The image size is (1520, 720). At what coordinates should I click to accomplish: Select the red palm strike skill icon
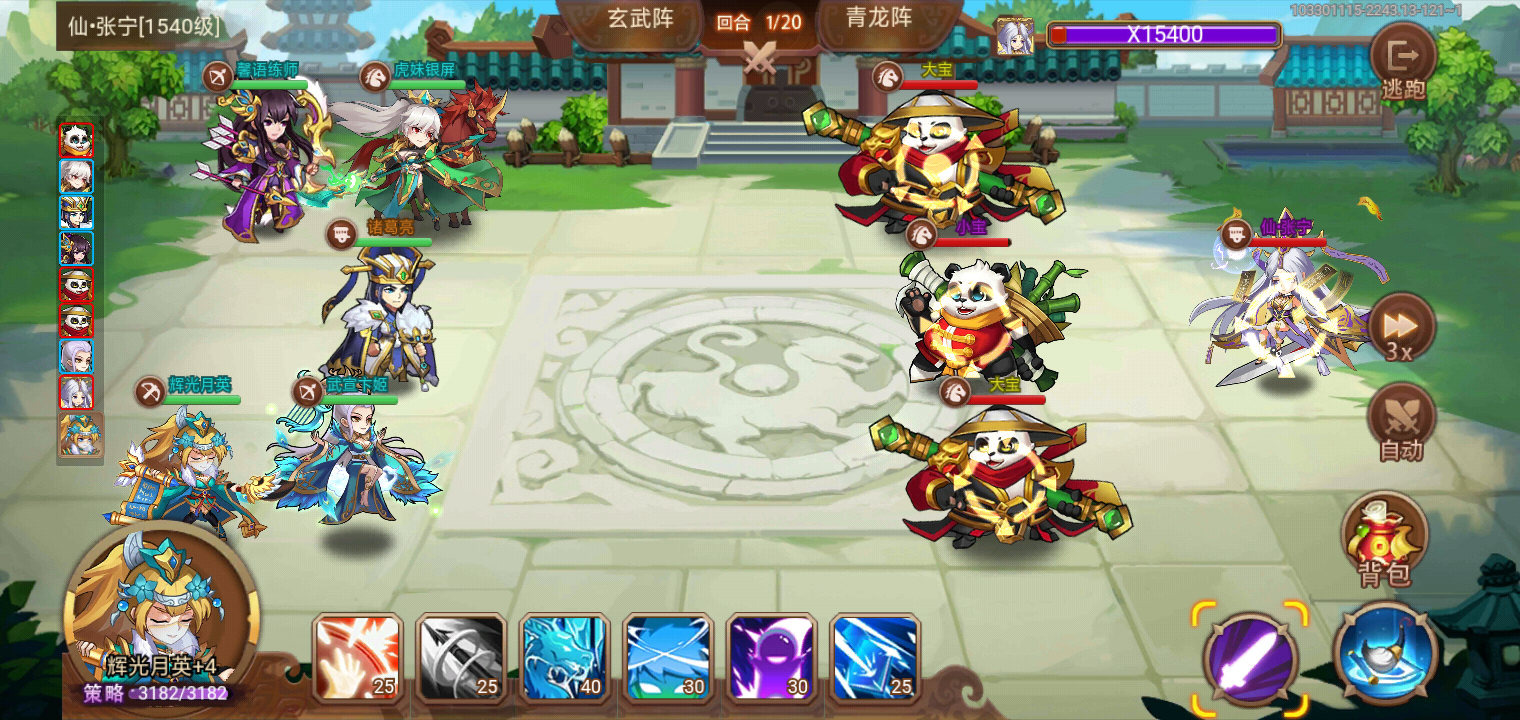[x=357, y=657]
